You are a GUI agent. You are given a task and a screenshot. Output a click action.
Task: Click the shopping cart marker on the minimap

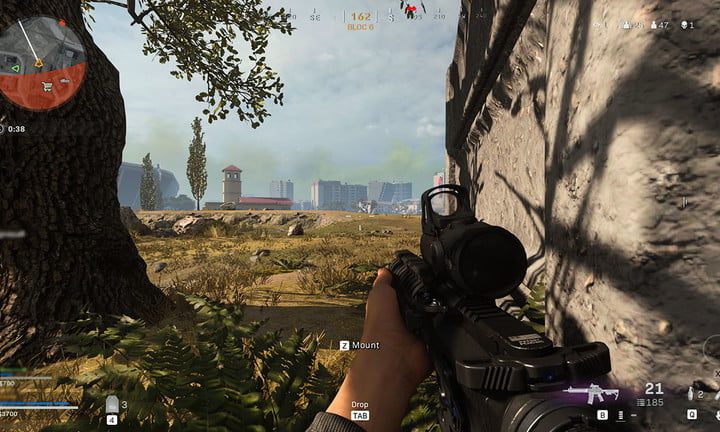tap(46, 87)
